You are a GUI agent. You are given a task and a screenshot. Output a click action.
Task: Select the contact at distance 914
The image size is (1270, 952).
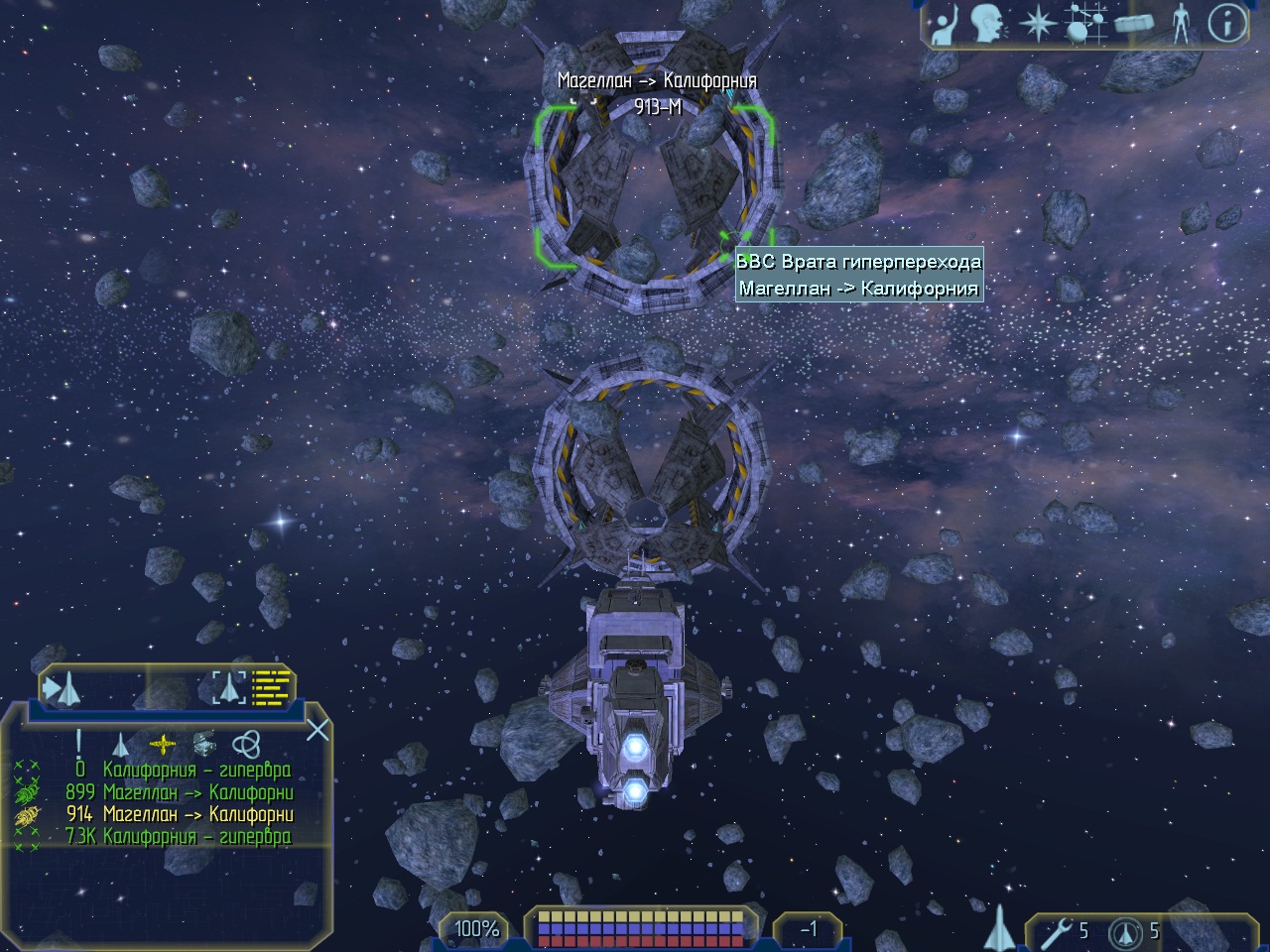tap(179, 814)
